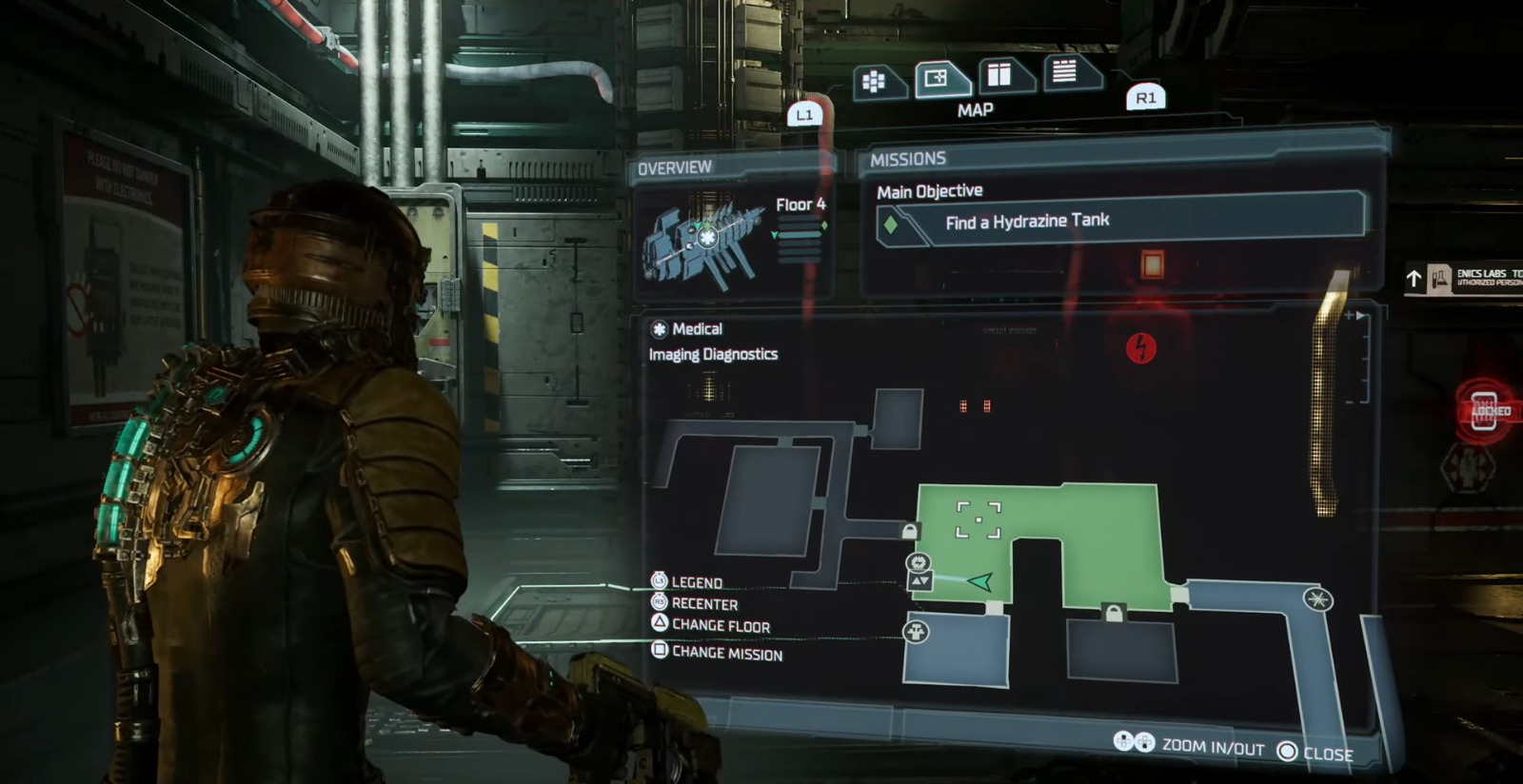Click the elevator up/down arrows map marker
1523x784 pixels.
(x=920, y=581)
